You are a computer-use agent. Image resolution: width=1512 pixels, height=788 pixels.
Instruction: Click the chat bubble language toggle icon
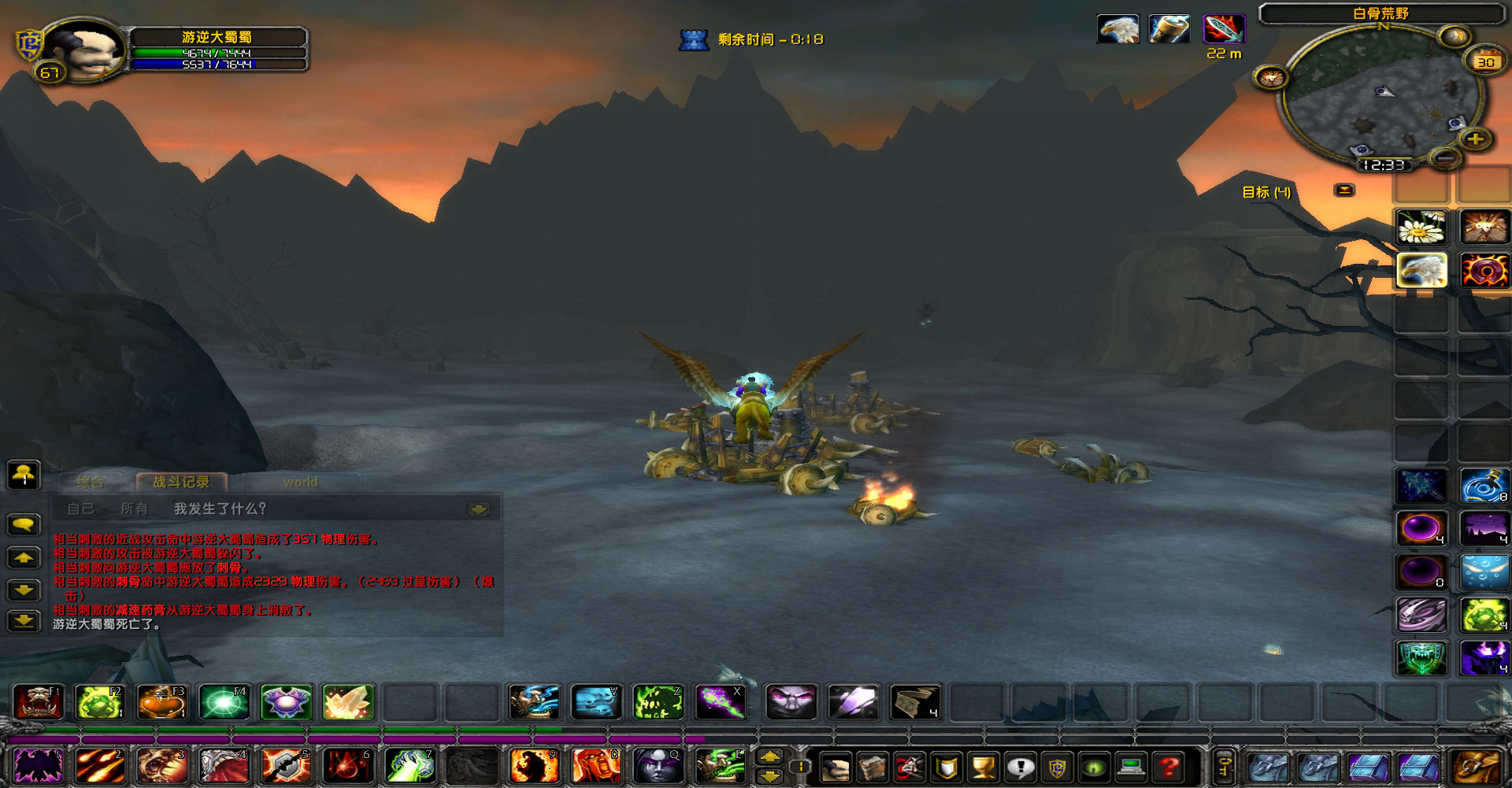pyautogui.click(x=24, y=524)
